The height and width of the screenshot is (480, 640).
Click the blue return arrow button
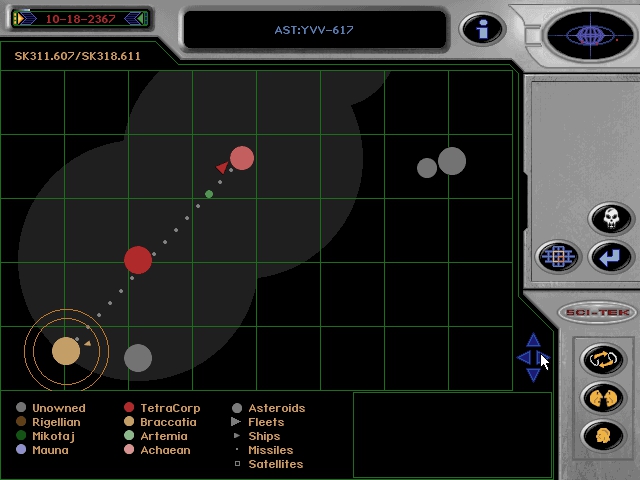coord(609,257)
